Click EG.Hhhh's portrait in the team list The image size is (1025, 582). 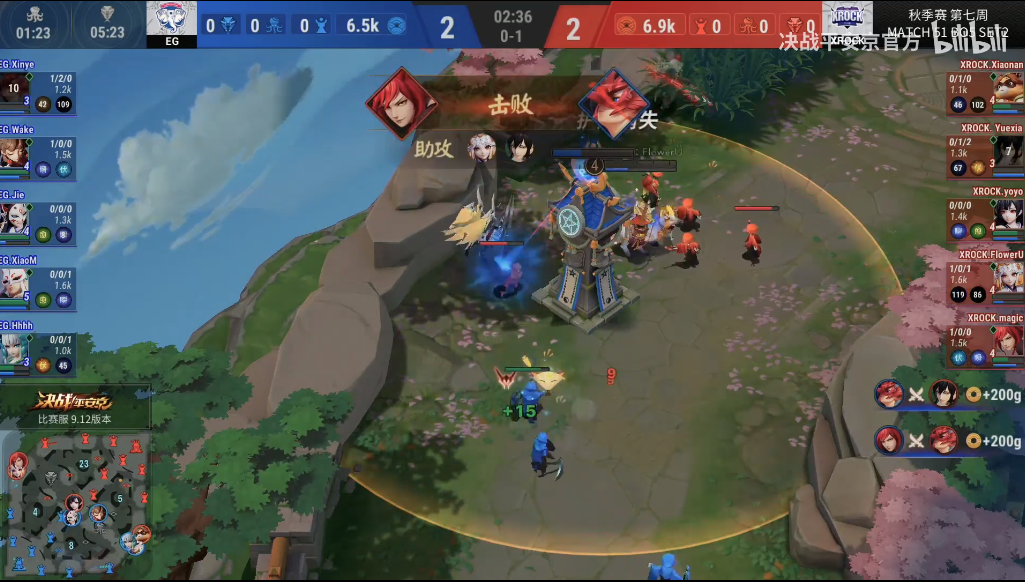coord(15,349)
